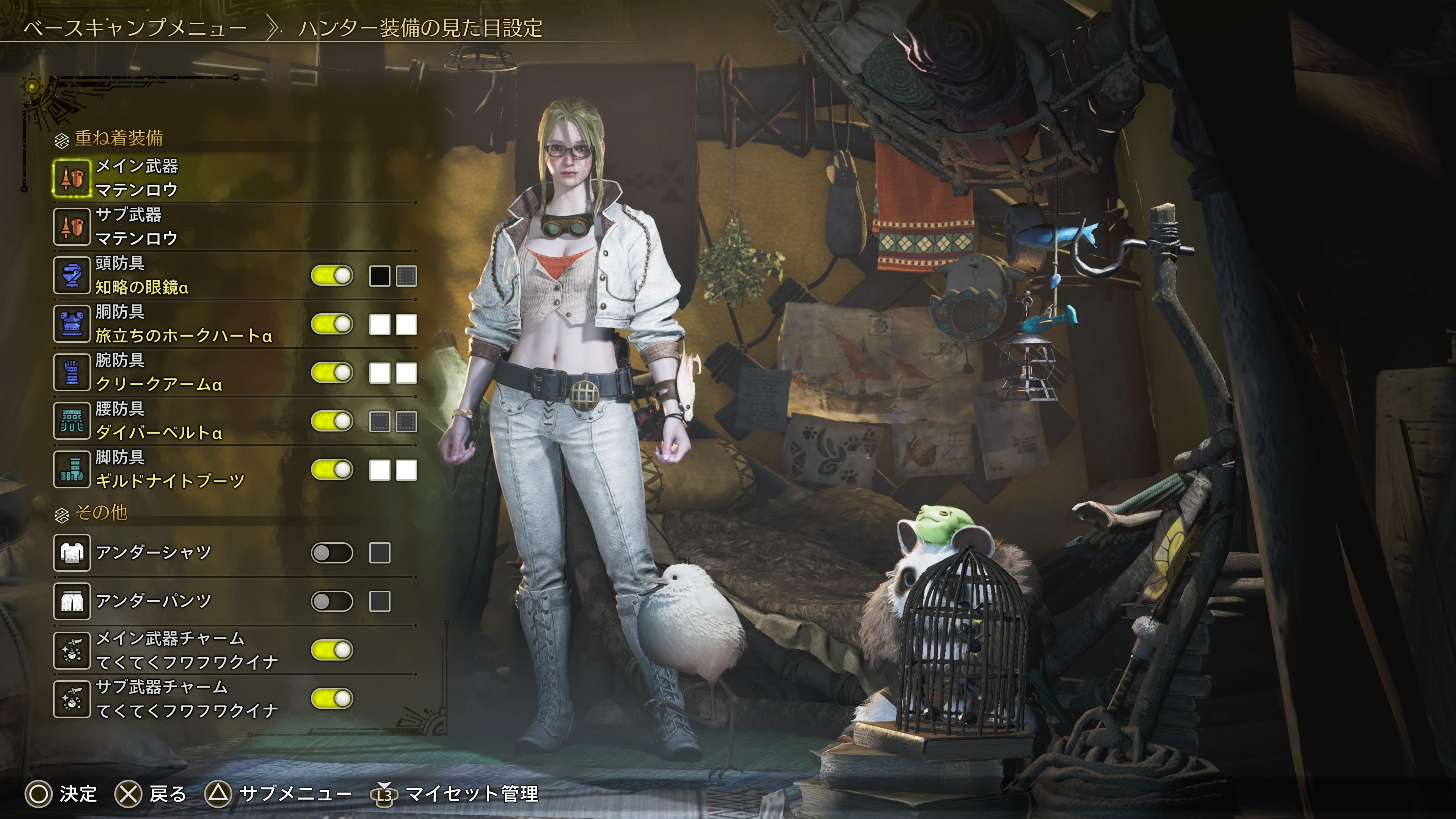Select the メイン武器チャーム てくてくフワフワクイナ row

pyautogui.click(x=187, y=650)
